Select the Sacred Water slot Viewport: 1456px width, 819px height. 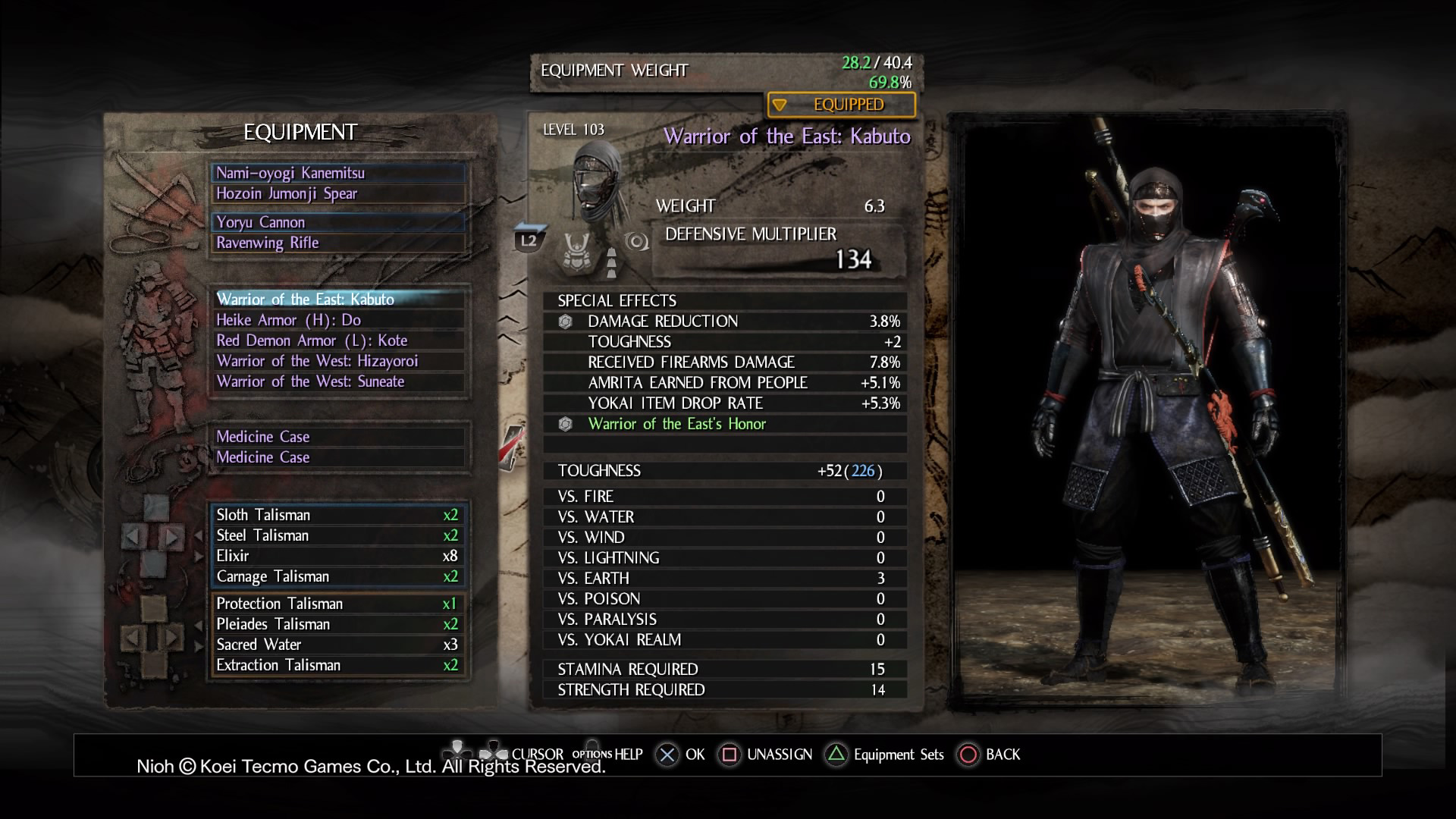click(338, 645)
